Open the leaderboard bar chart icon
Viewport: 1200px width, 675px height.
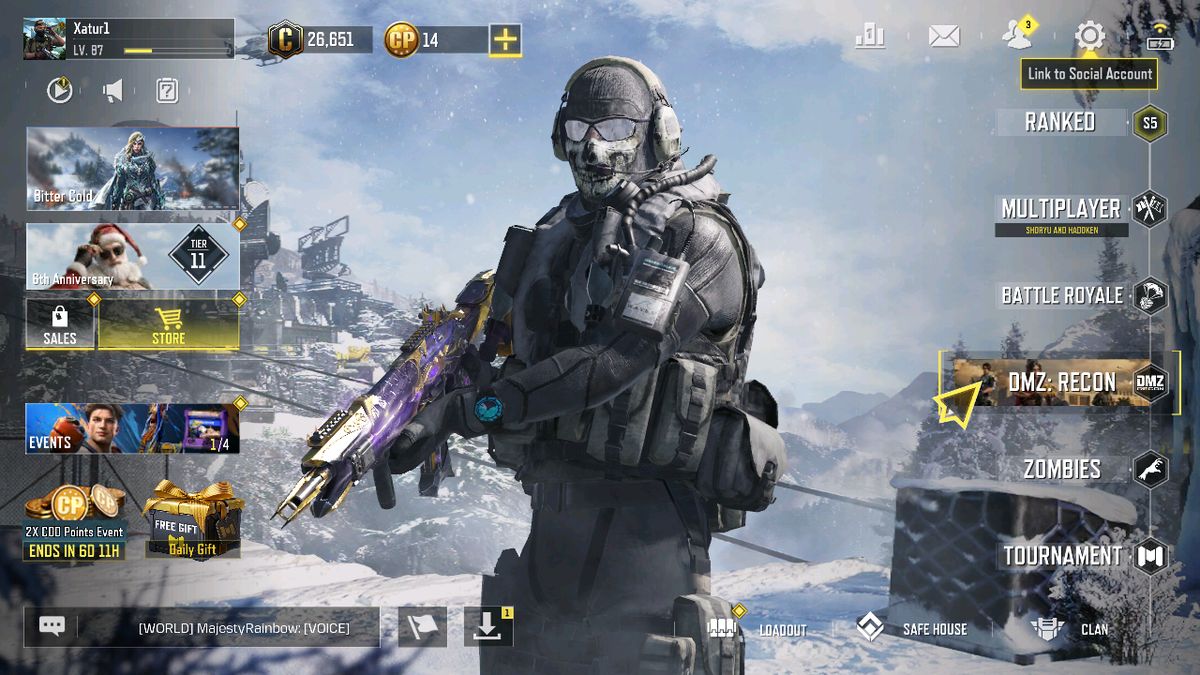tap(870, 37)
